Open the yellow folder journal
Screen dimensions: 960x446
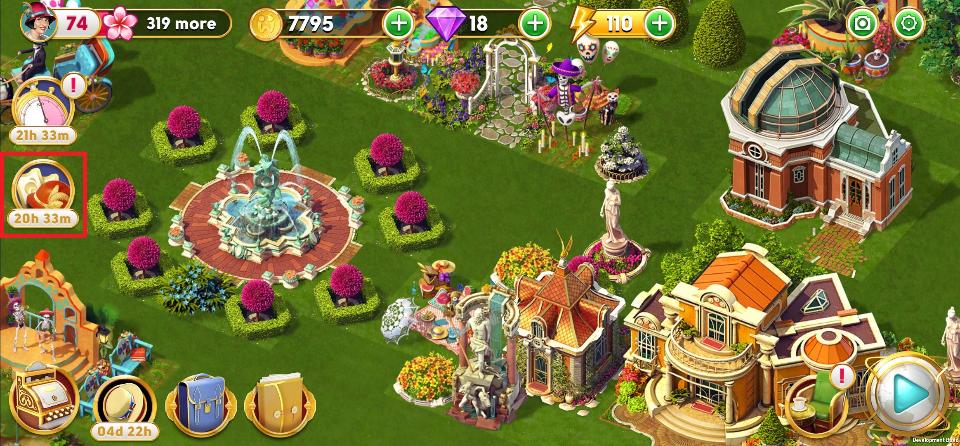coord(275,404)
